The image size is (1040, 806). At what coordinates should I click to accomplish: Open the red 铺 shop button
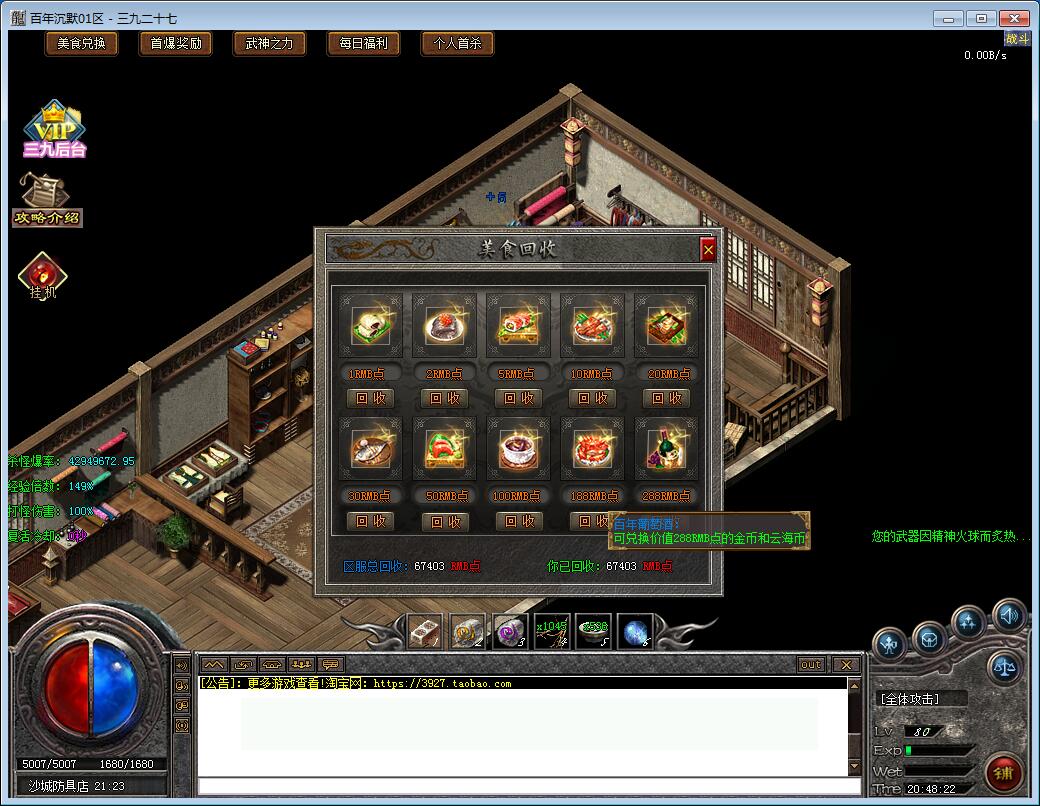click(x=1003, y=773)
